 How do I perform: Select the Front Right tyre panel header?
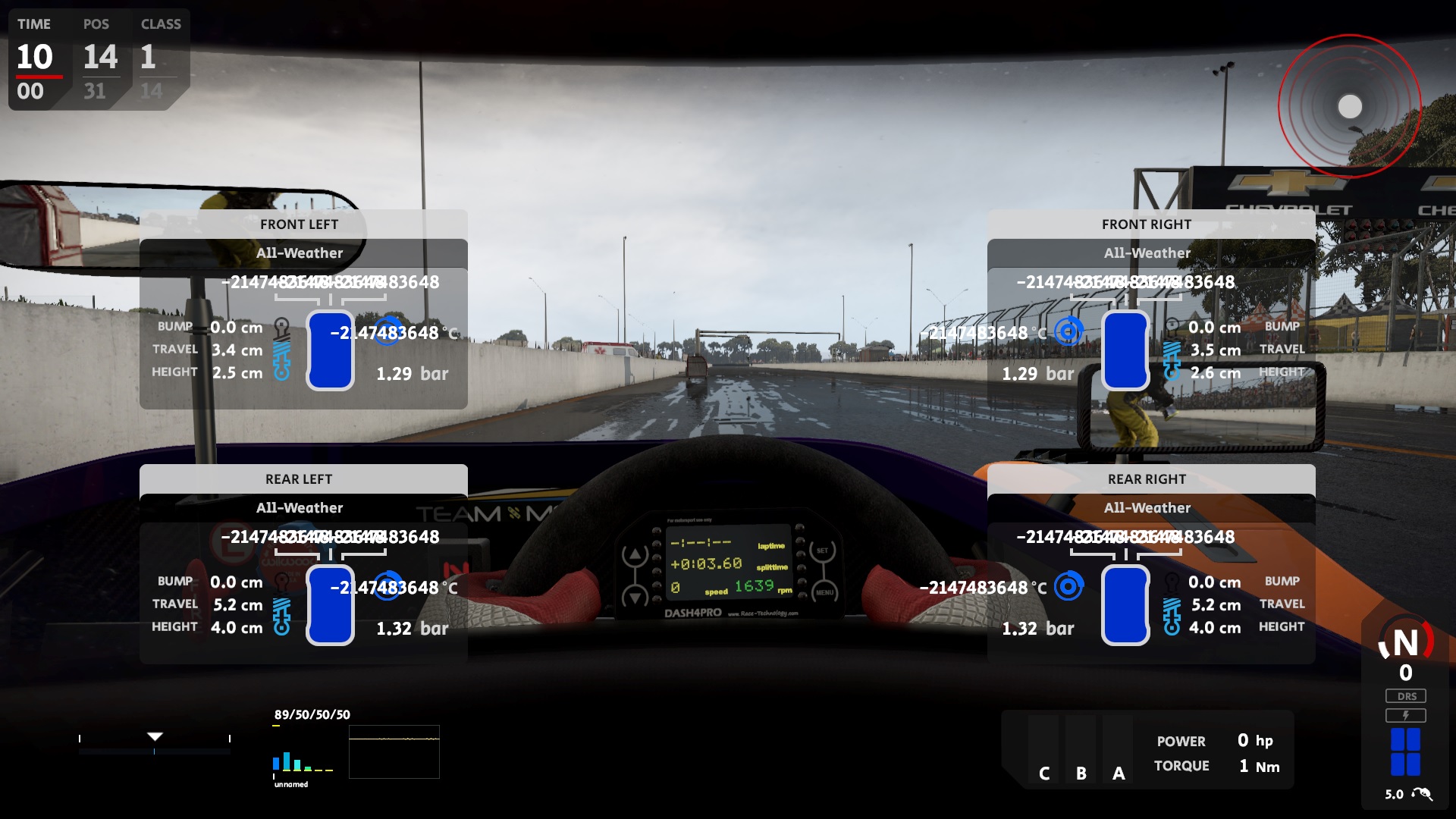(1147, 224)
